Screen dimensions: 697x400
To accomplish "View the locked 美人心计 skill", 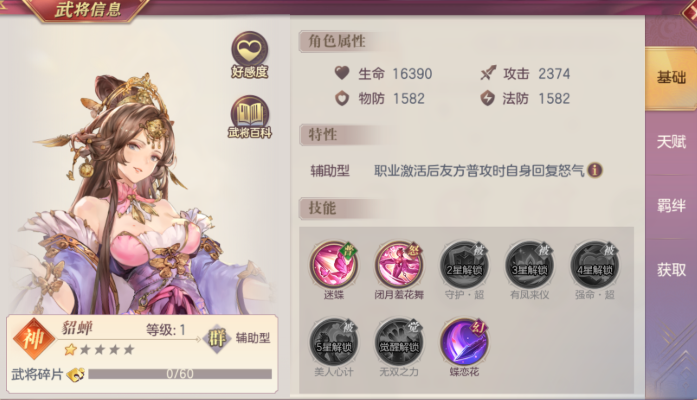I will [x=333, y=340].
